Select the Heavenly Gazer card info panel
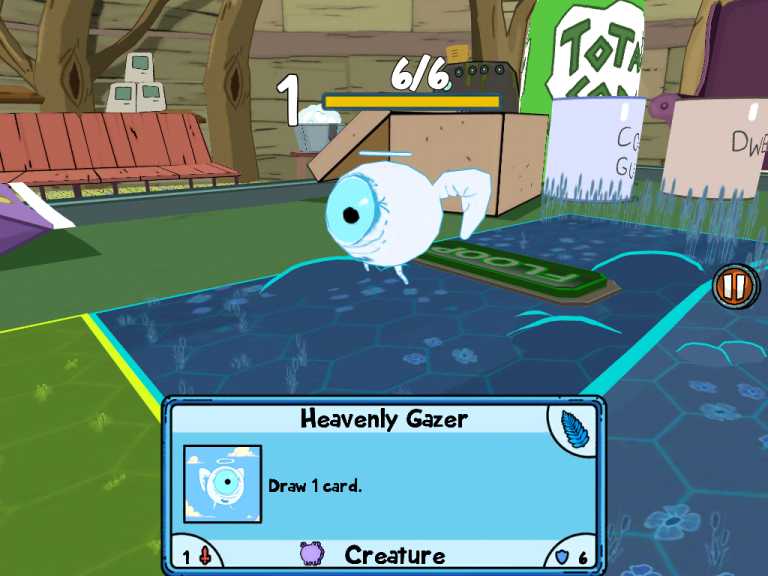768x576 pixels. pyautogui.click(x=384, y=484)
